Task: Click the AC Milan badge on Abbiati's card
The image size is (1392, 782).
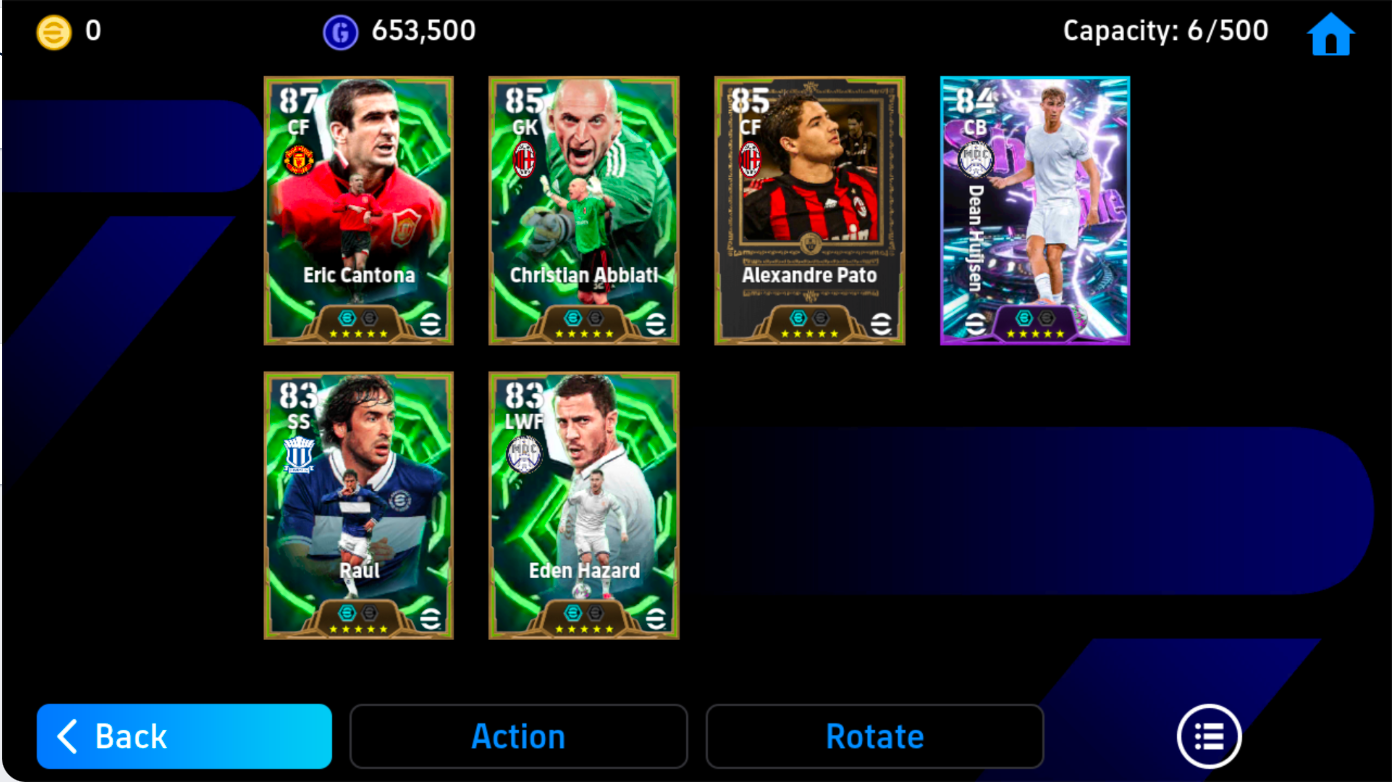Action: pyautogui.click(x=522, y=158)
